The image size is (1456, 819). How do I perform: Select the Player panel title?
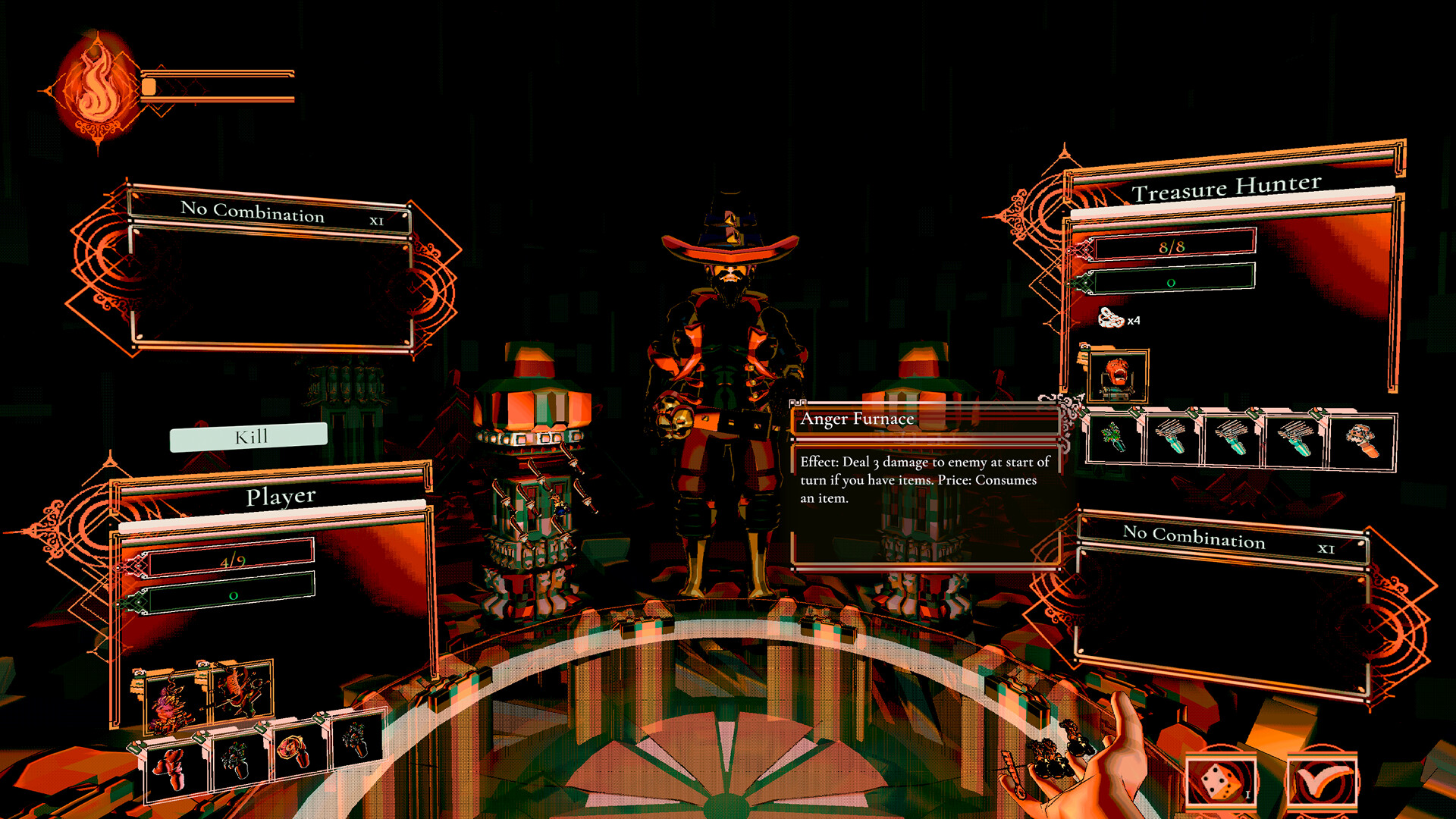tap(281, 495)
